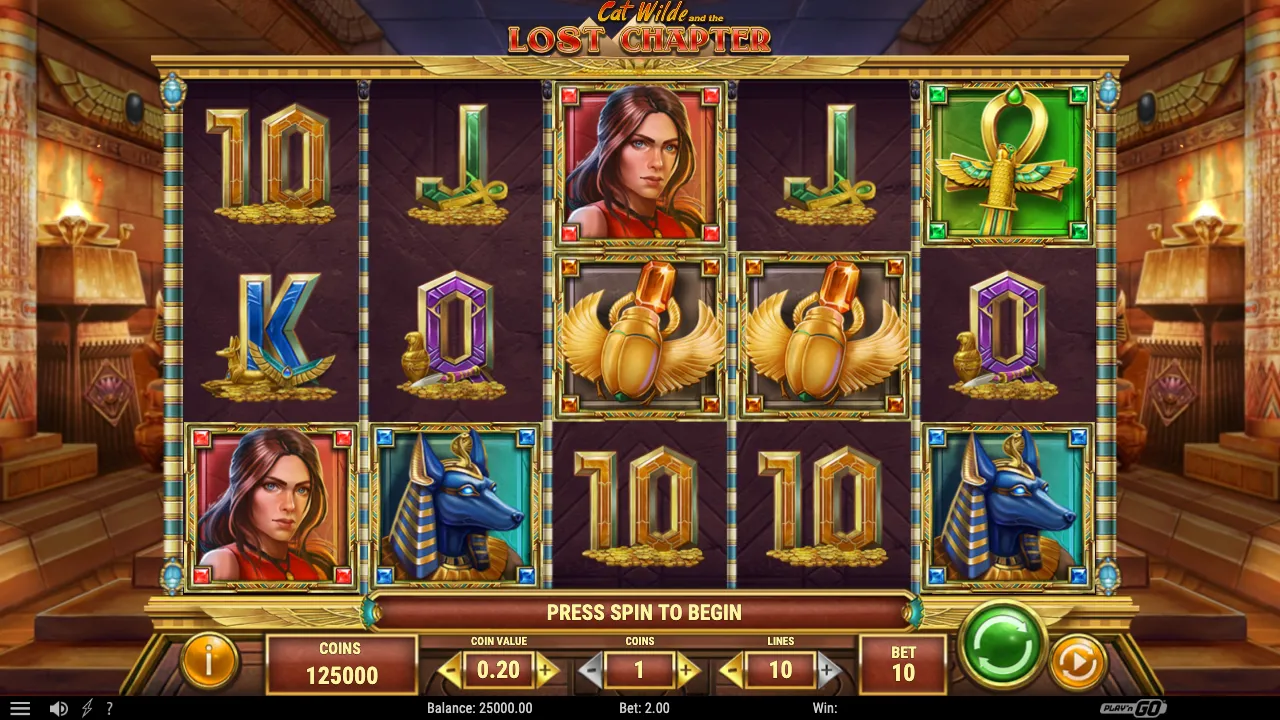Toggle the lightning bolt fast play
The width and height of the screenshot is (1280, 720).
[x=87, y=708]
